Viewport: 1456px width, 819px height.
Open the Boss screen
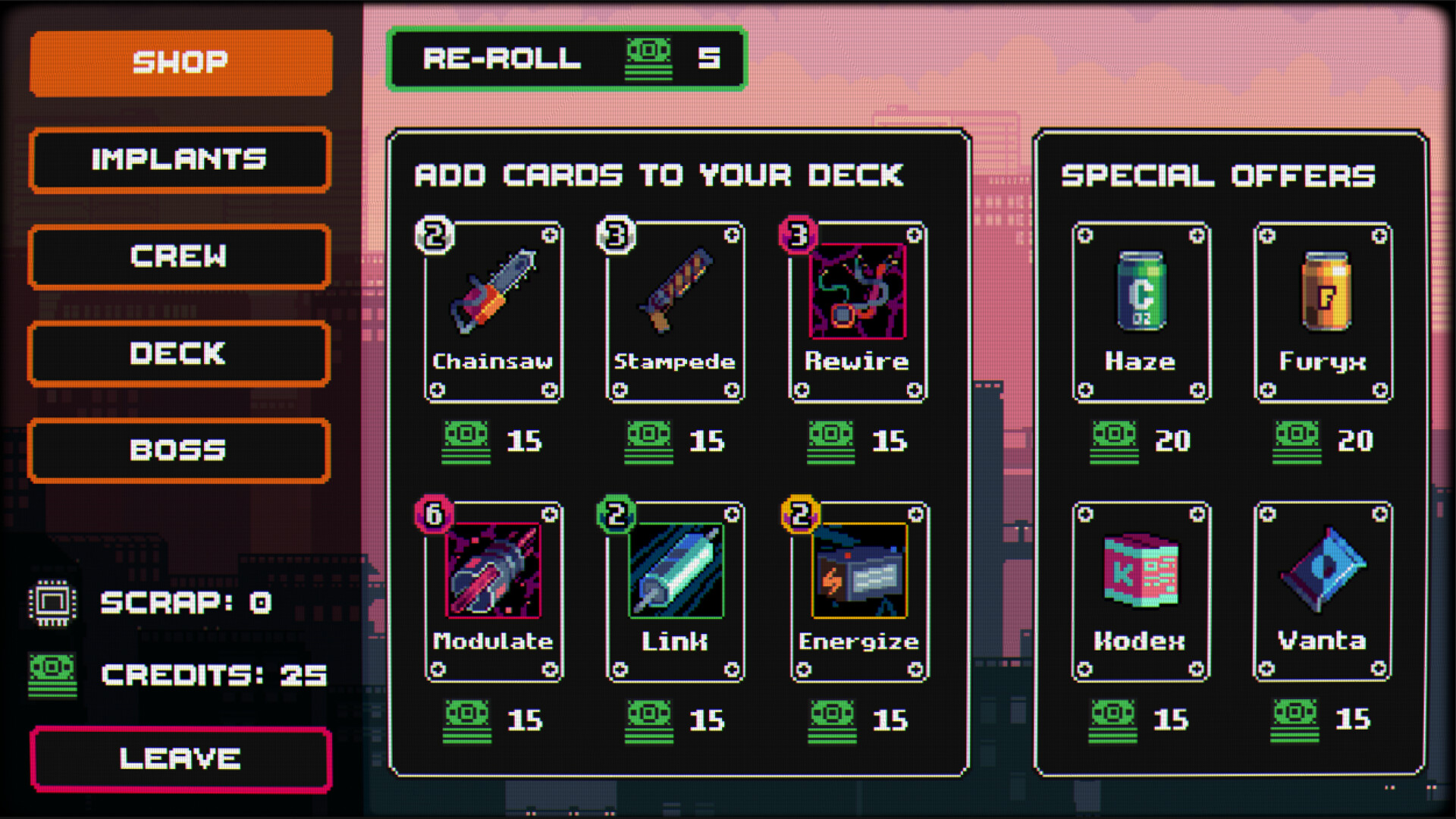(178, 450)
